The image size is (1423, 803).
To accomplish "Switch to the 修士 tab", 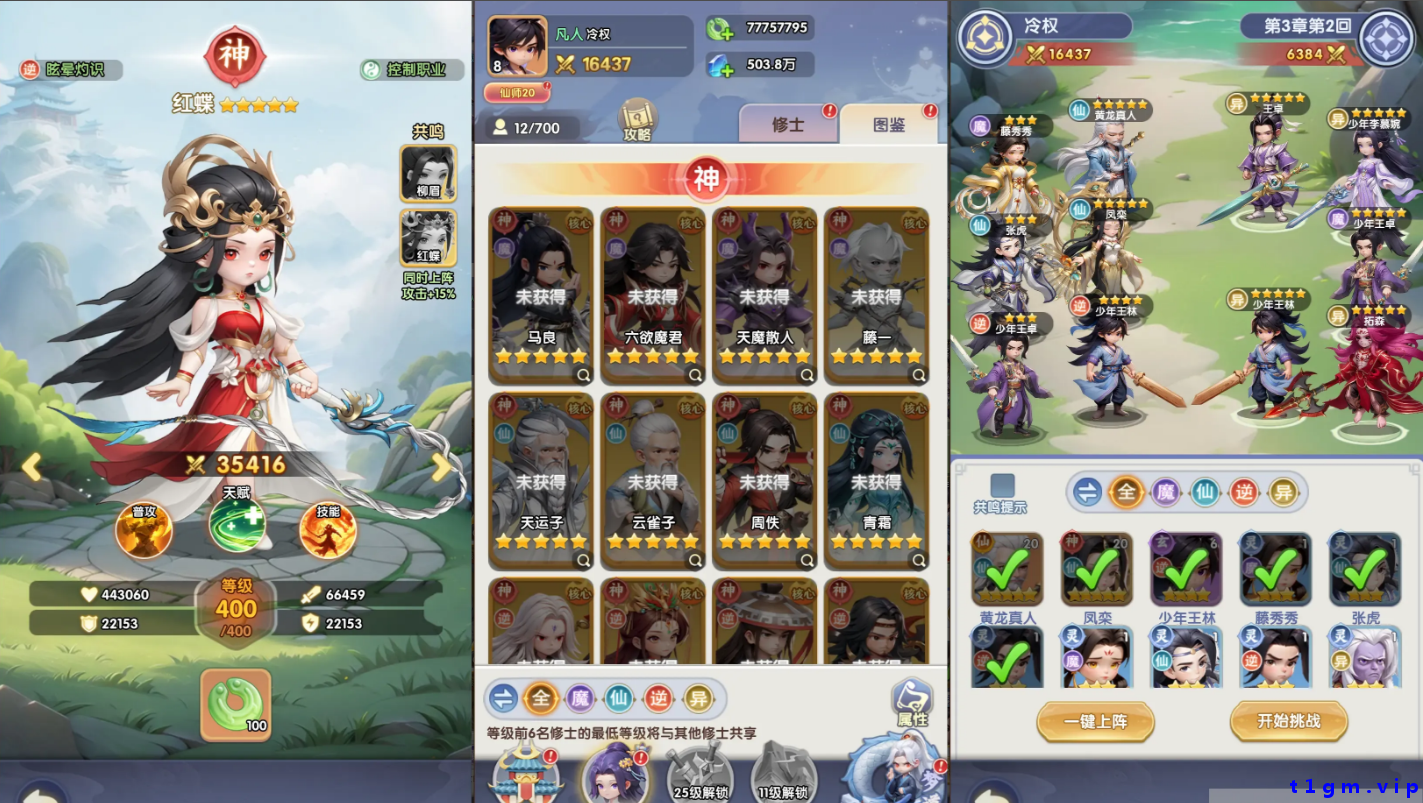I will click(x=787, y=121).
